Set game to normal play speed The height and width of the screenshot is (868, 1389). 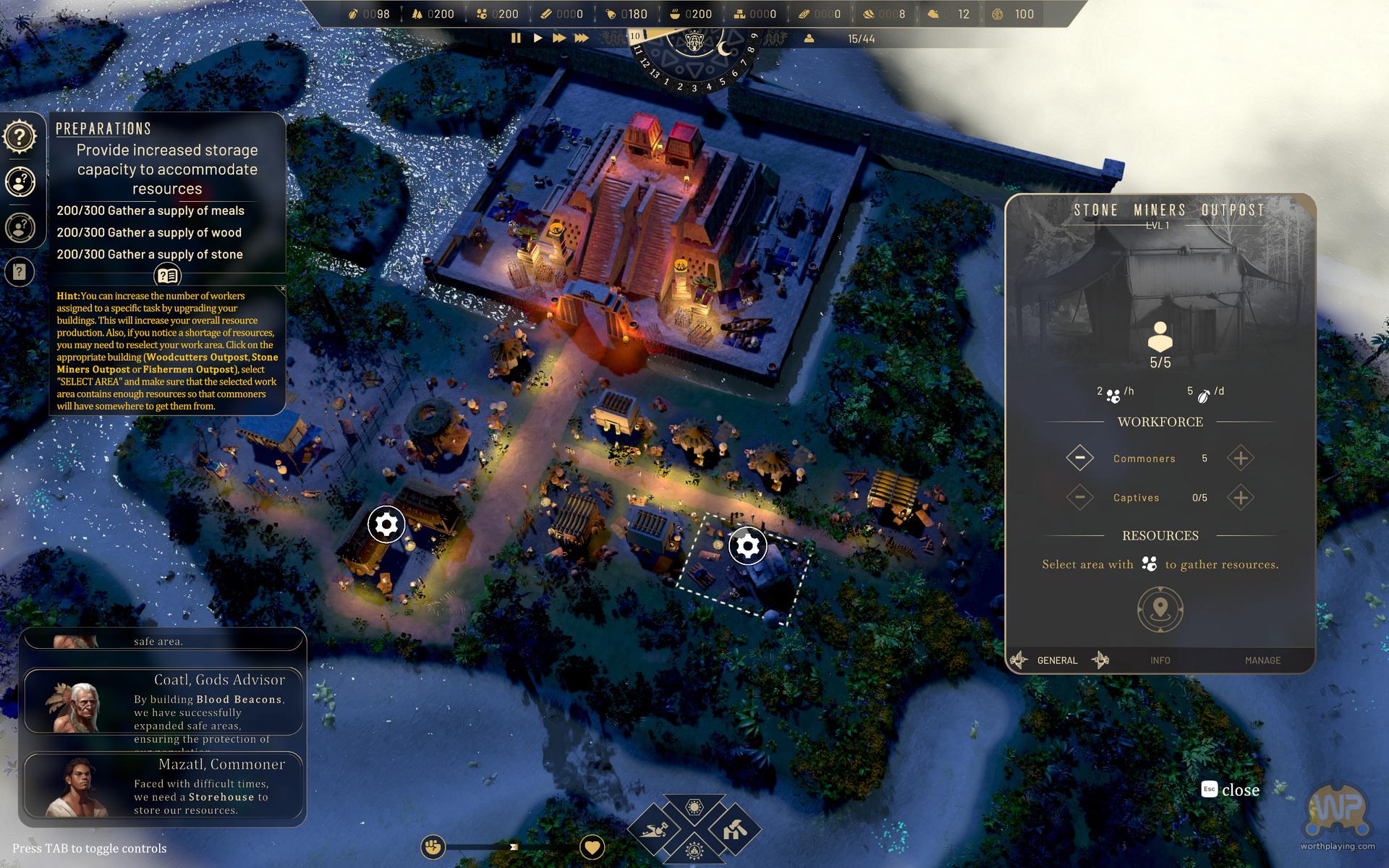[x=538, y=38]
